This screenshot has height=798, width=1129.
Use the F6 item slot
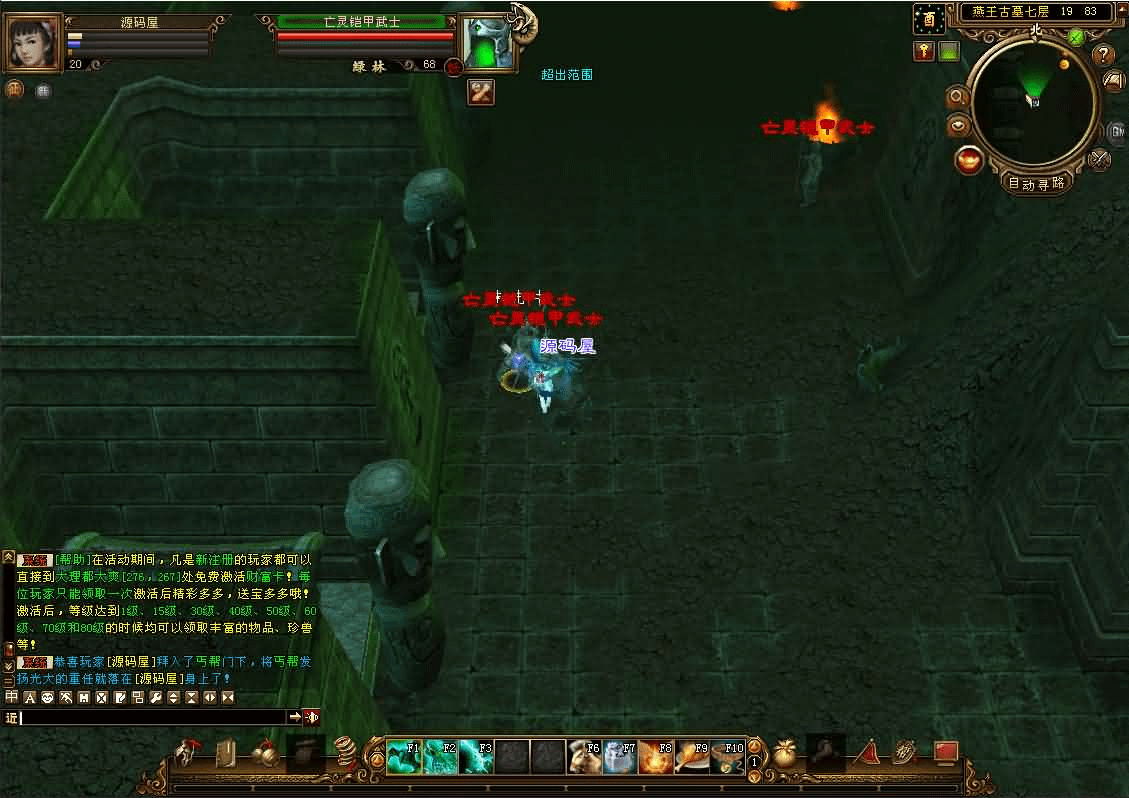(585, 755)
